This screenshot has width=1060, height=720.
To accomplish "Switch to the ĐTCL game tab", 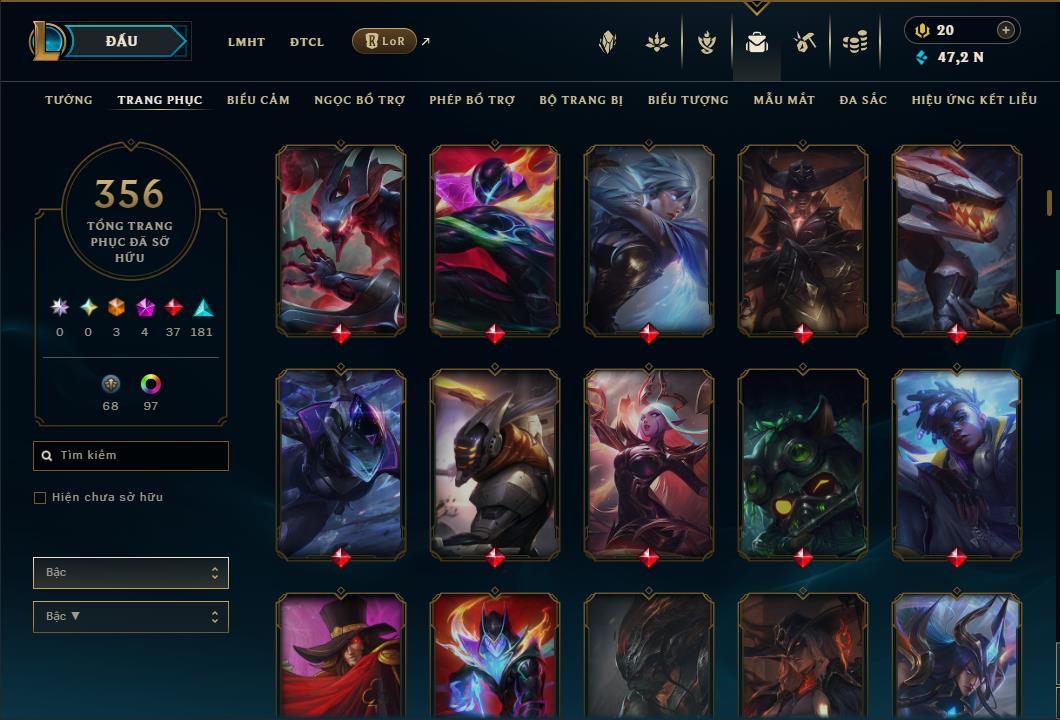I will coord(307,42).
